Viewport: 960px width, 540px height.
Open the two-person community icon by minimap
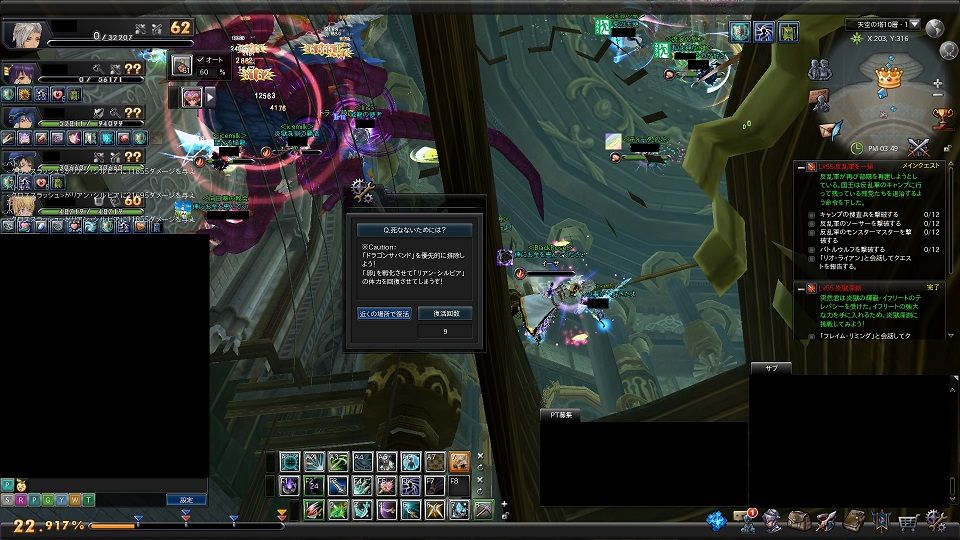(820, 70)
